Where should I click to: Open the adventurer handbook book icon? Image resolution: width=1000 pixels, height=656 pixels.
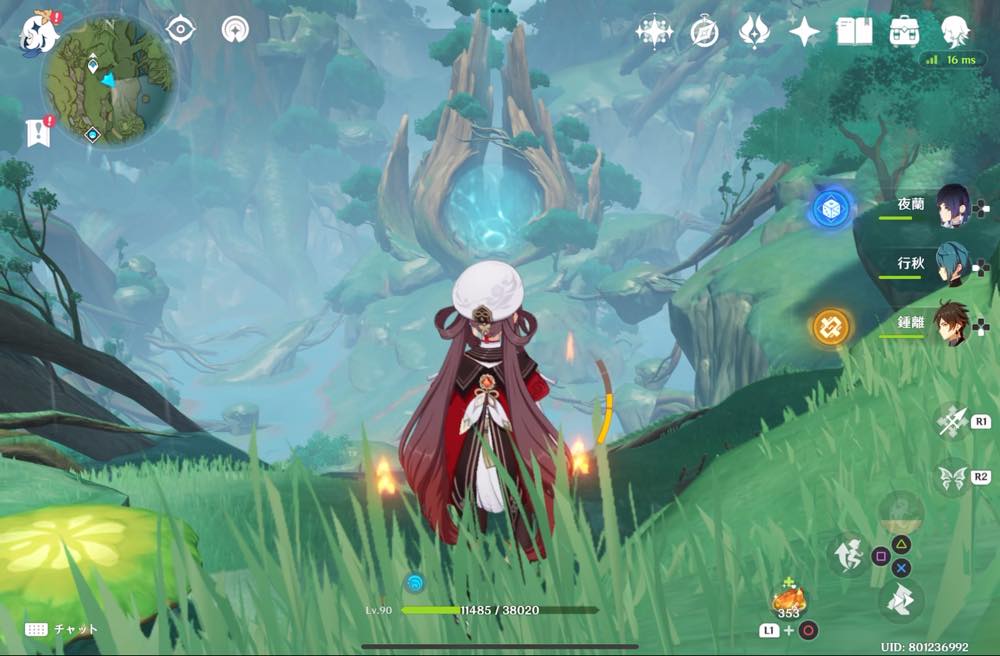(854, 32)
